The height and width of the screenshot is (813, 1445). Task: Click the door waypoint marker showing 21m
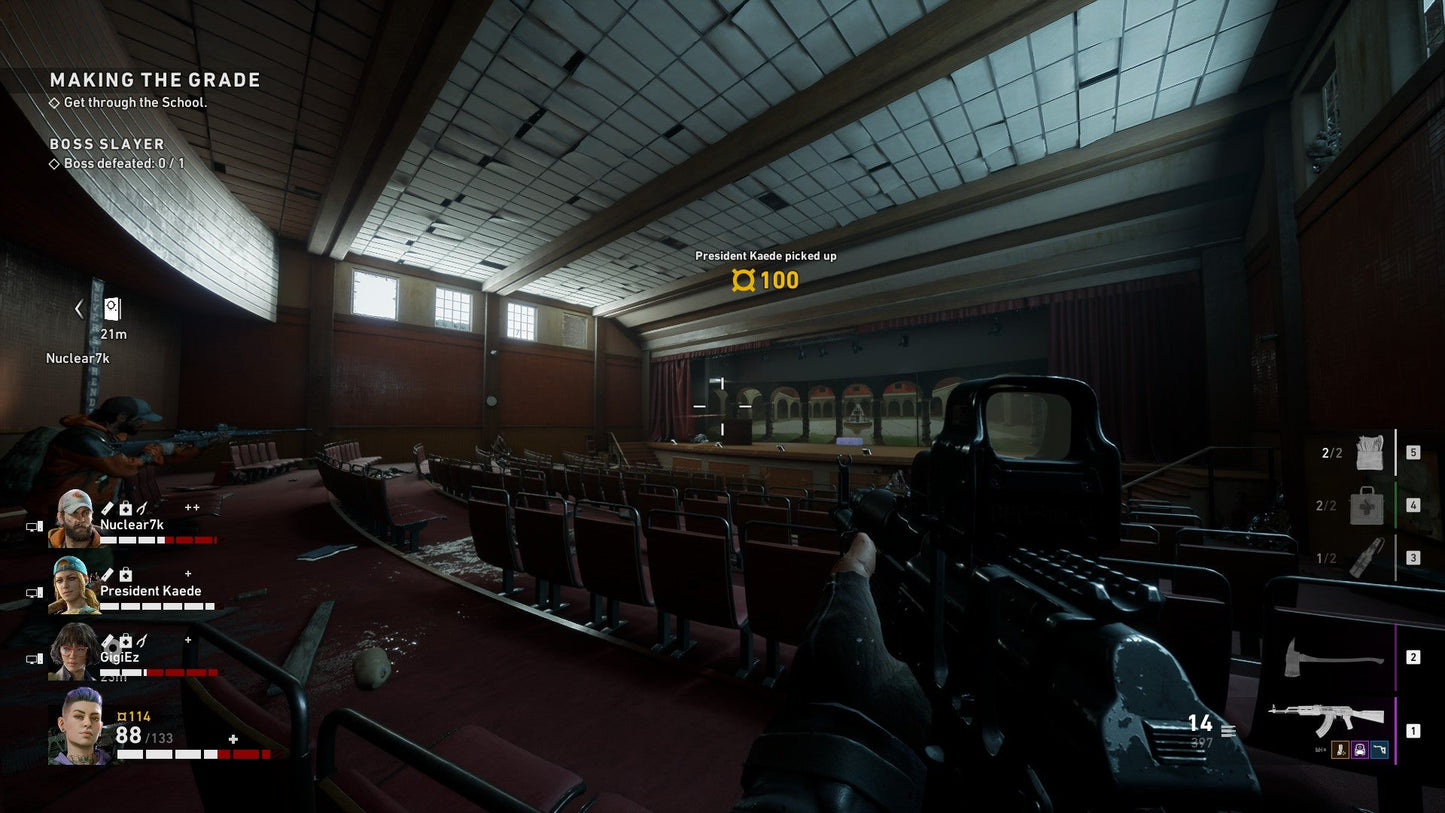tap(112, 310)
